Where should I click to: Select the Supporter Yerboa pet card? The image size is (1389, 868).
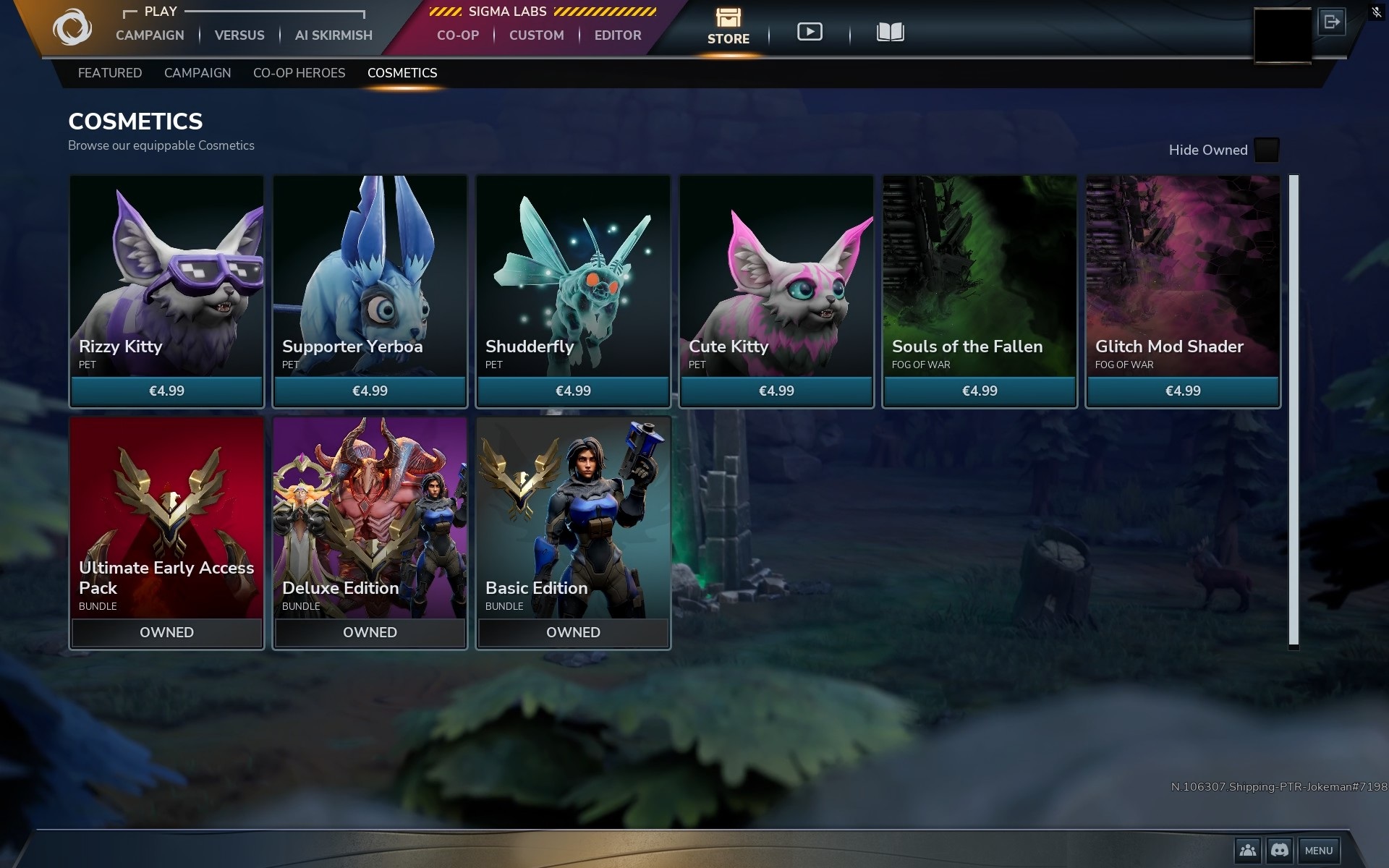coord(370,289)
